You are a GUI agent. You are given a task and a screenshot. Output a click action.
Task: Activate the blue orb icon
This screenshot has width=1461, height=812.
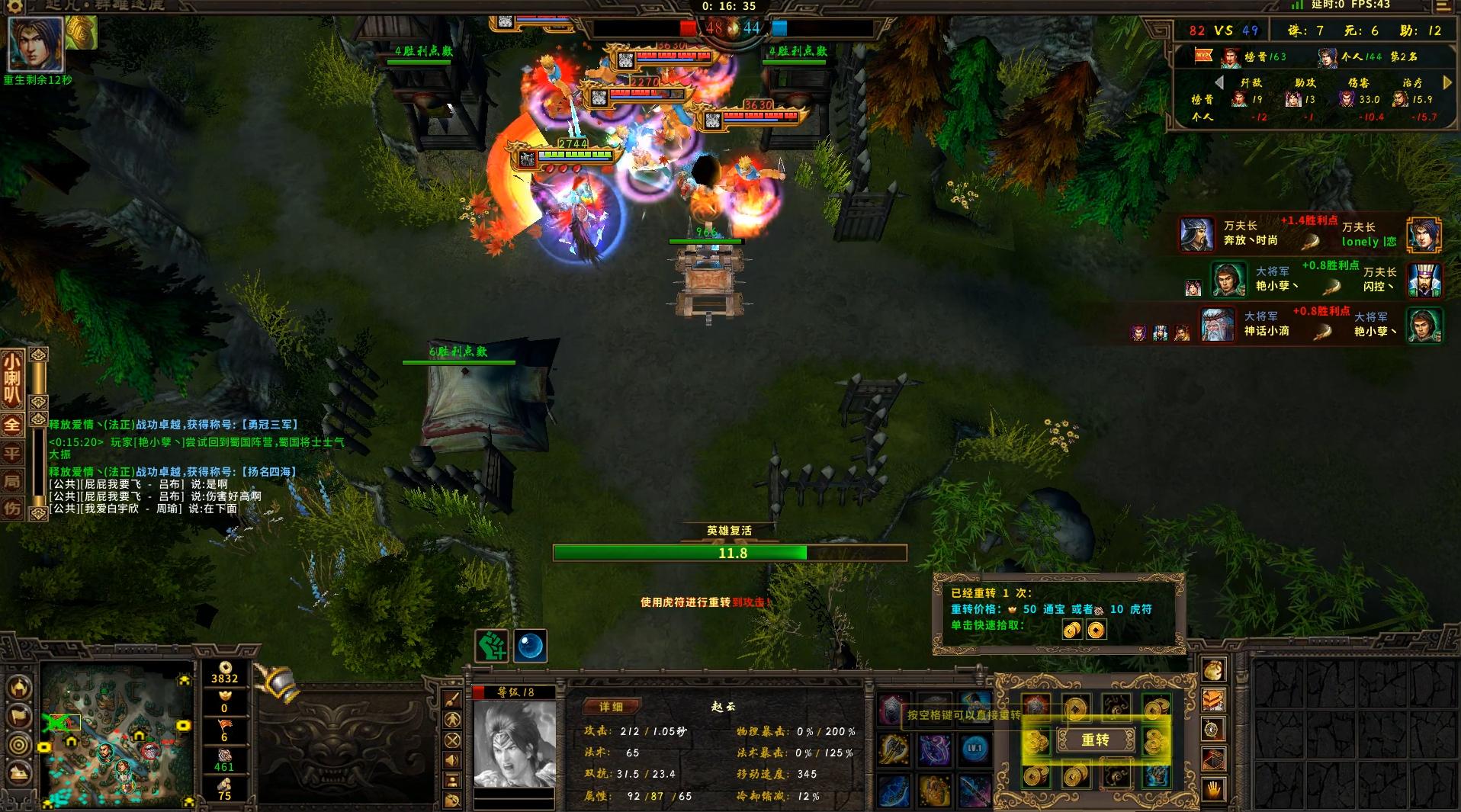(530, 647)
